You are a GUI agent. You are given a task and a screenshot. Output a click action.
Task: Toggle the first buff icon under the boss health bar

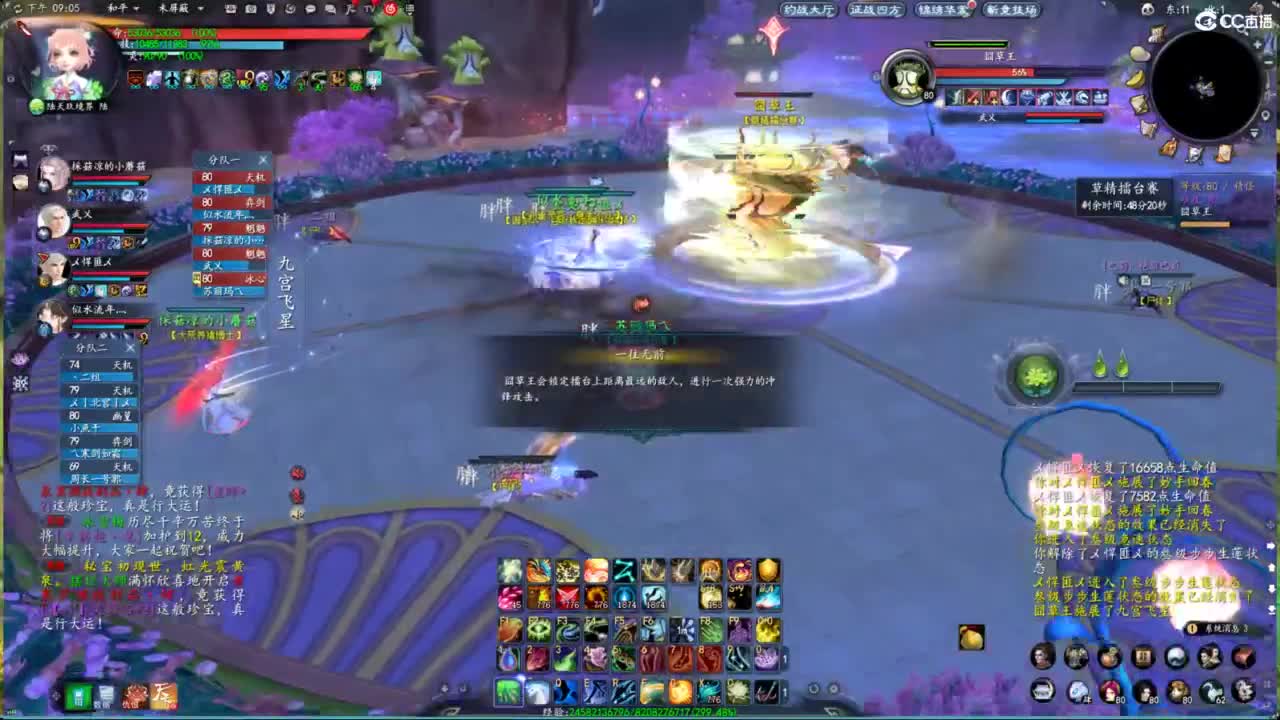click(x=954, y=97)
